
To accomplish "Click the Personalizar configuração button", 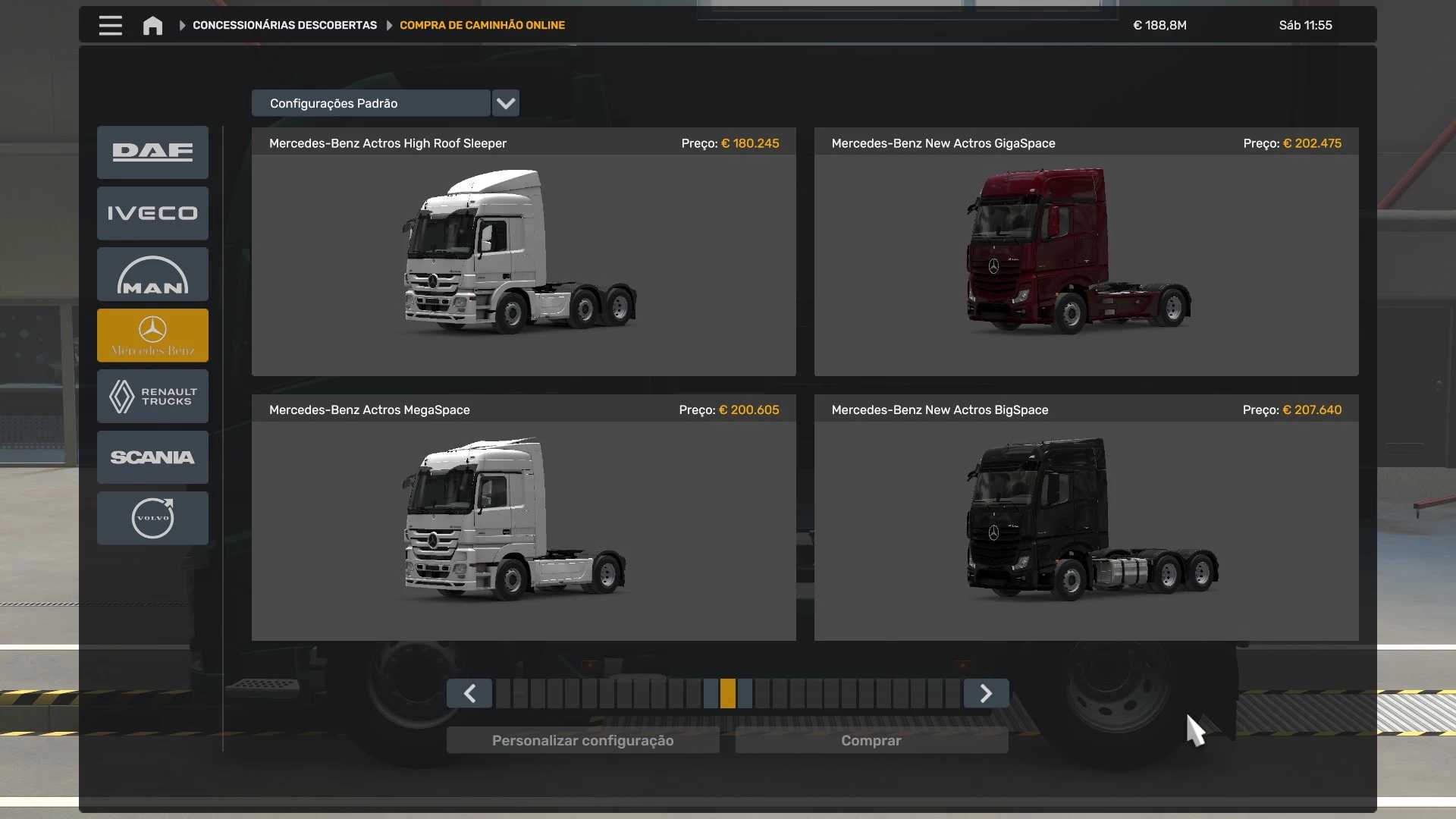I will 582,740.
